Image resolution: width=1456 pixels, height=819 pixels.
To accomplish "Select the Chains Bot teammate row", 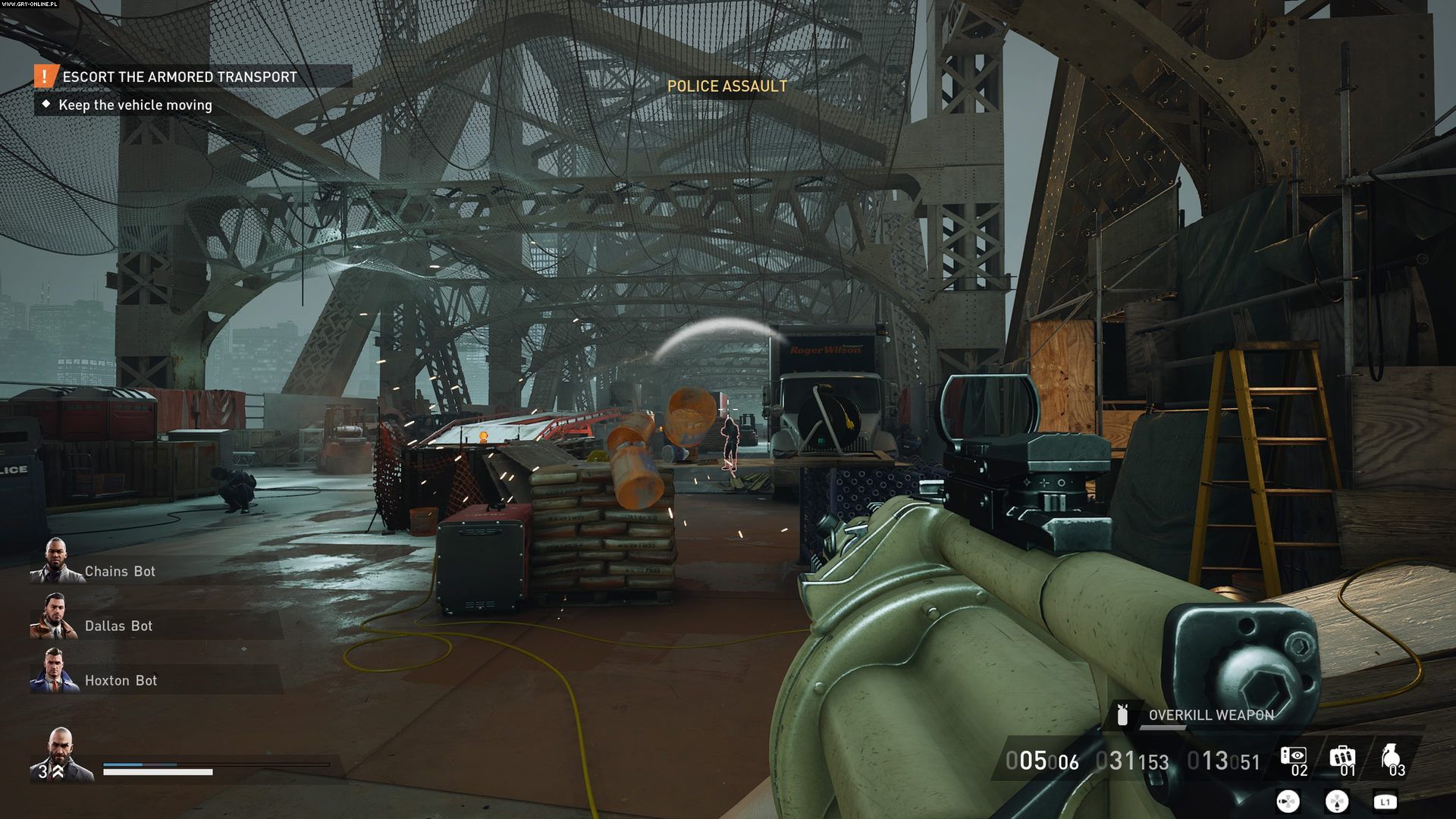I will point(119,571).
